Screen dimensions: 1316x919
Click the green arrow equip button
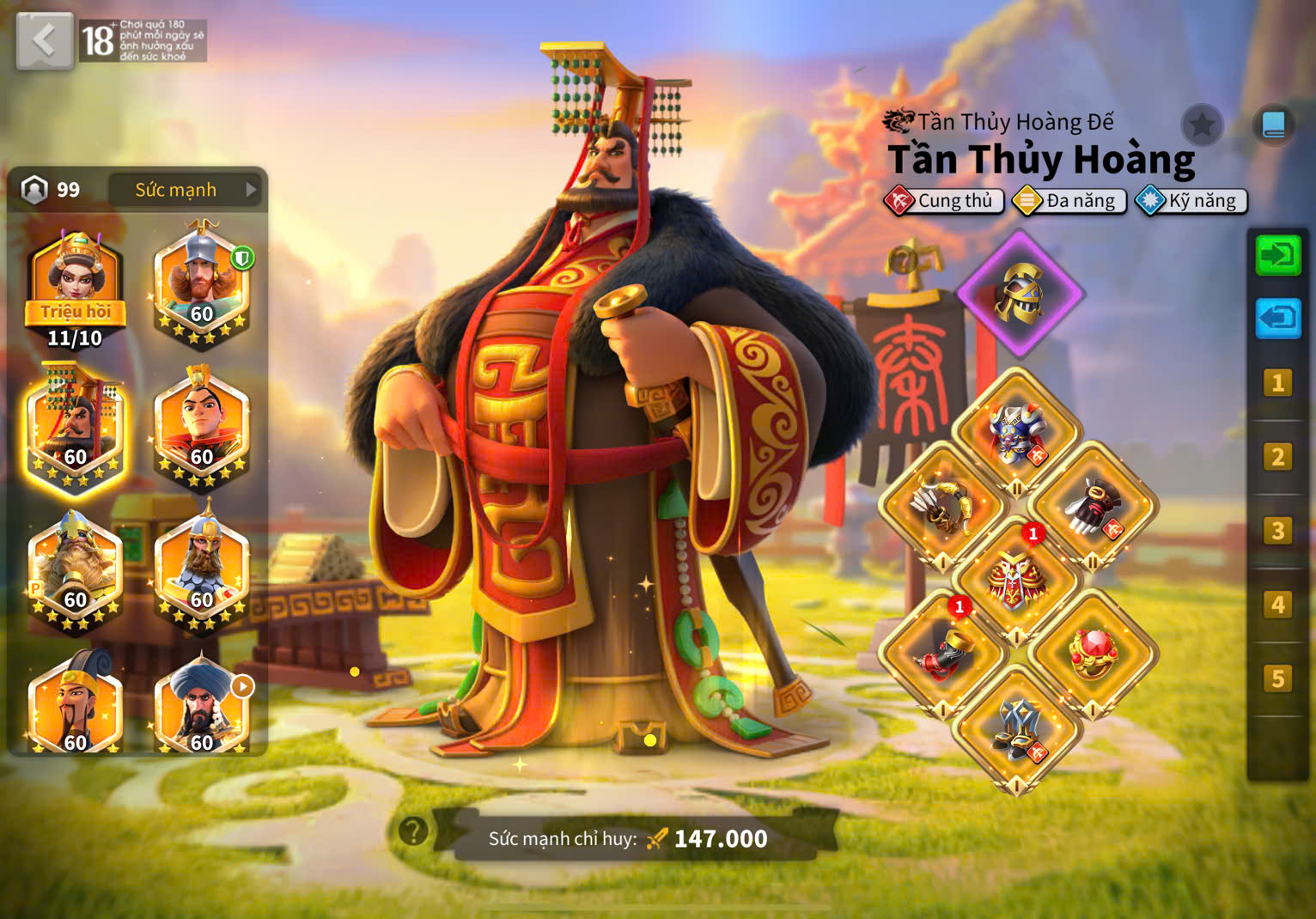tap(1277, 255)
